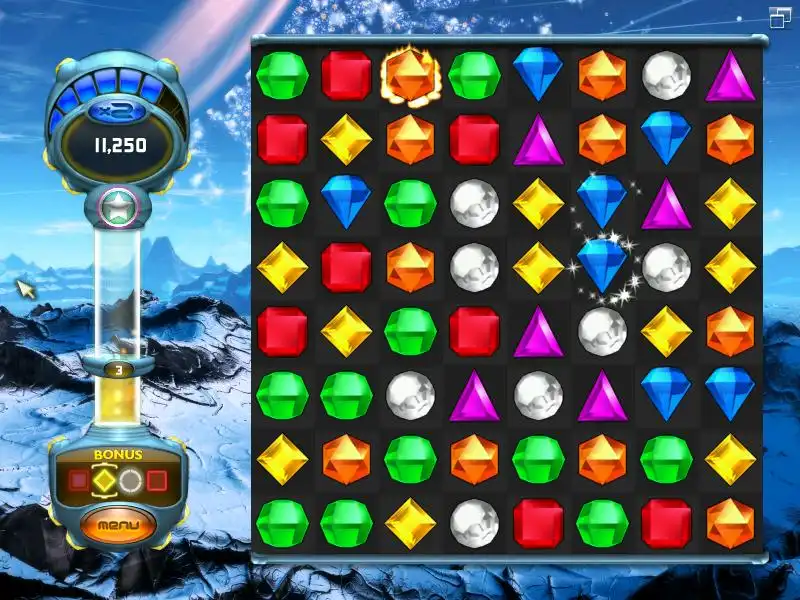Click the blue gem between two orange gems

click(666, 139)
